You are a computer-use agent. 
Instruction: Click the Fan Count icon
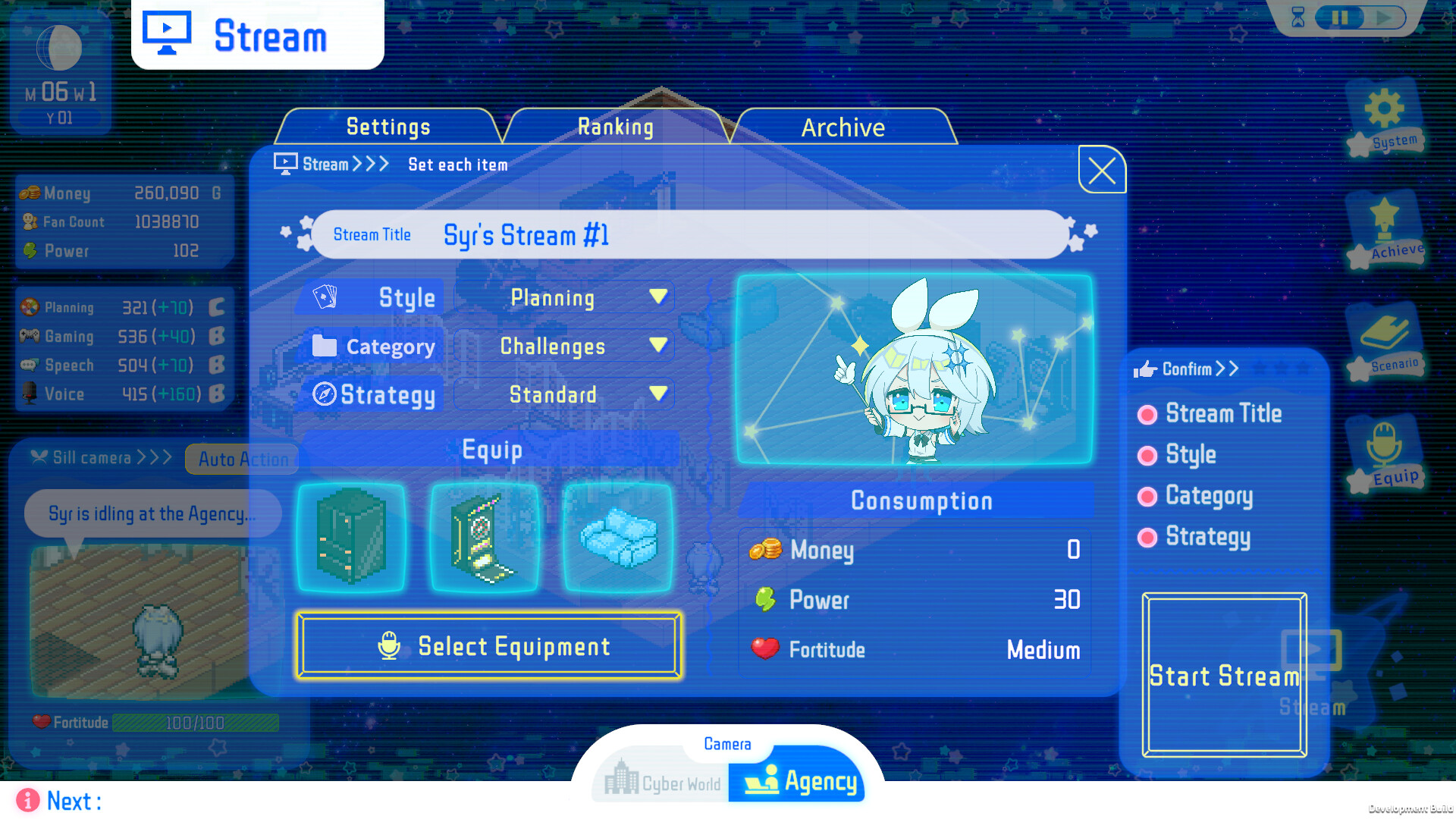[31, 221]
